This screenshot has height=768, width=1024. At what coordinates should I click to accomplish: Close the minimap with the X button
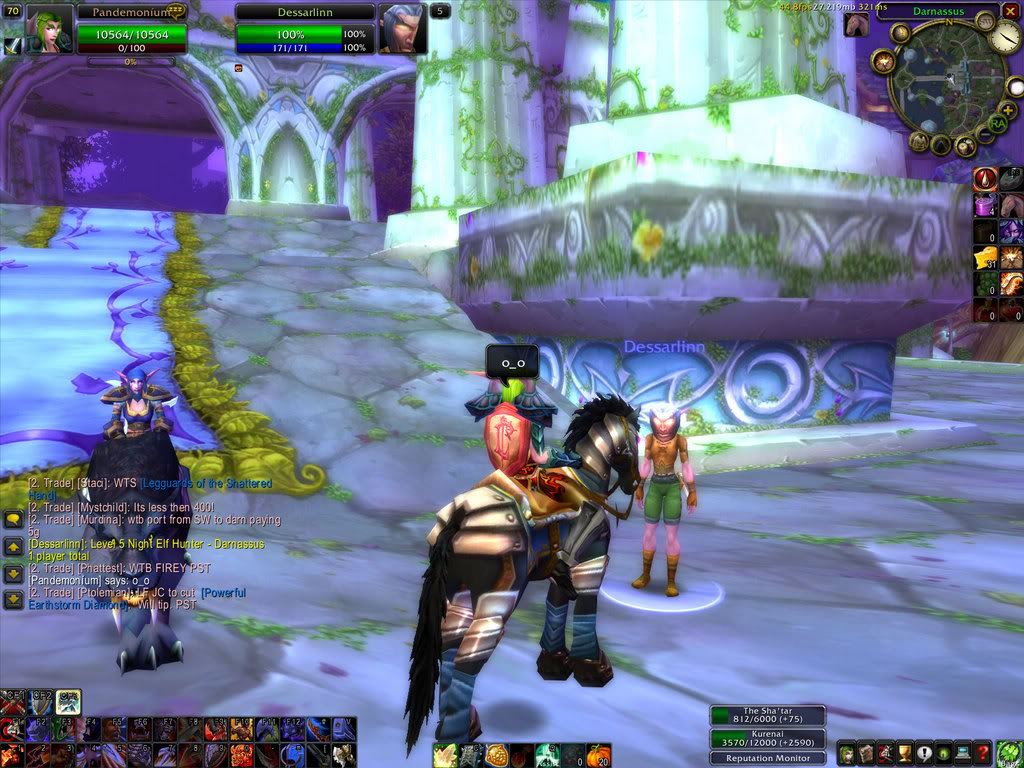coord(1009,11)
